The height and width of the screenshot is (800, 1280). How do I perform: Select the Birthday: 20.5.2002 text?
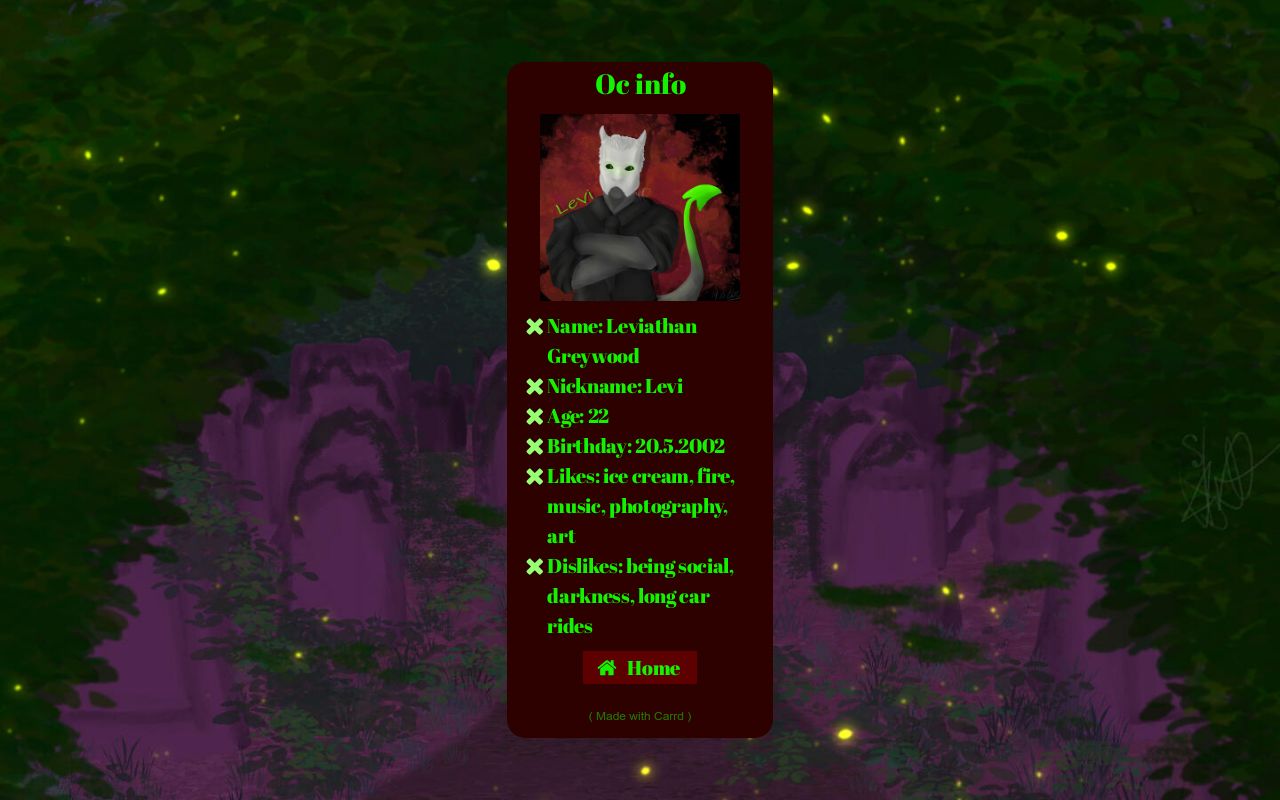[x=636, y=446]
